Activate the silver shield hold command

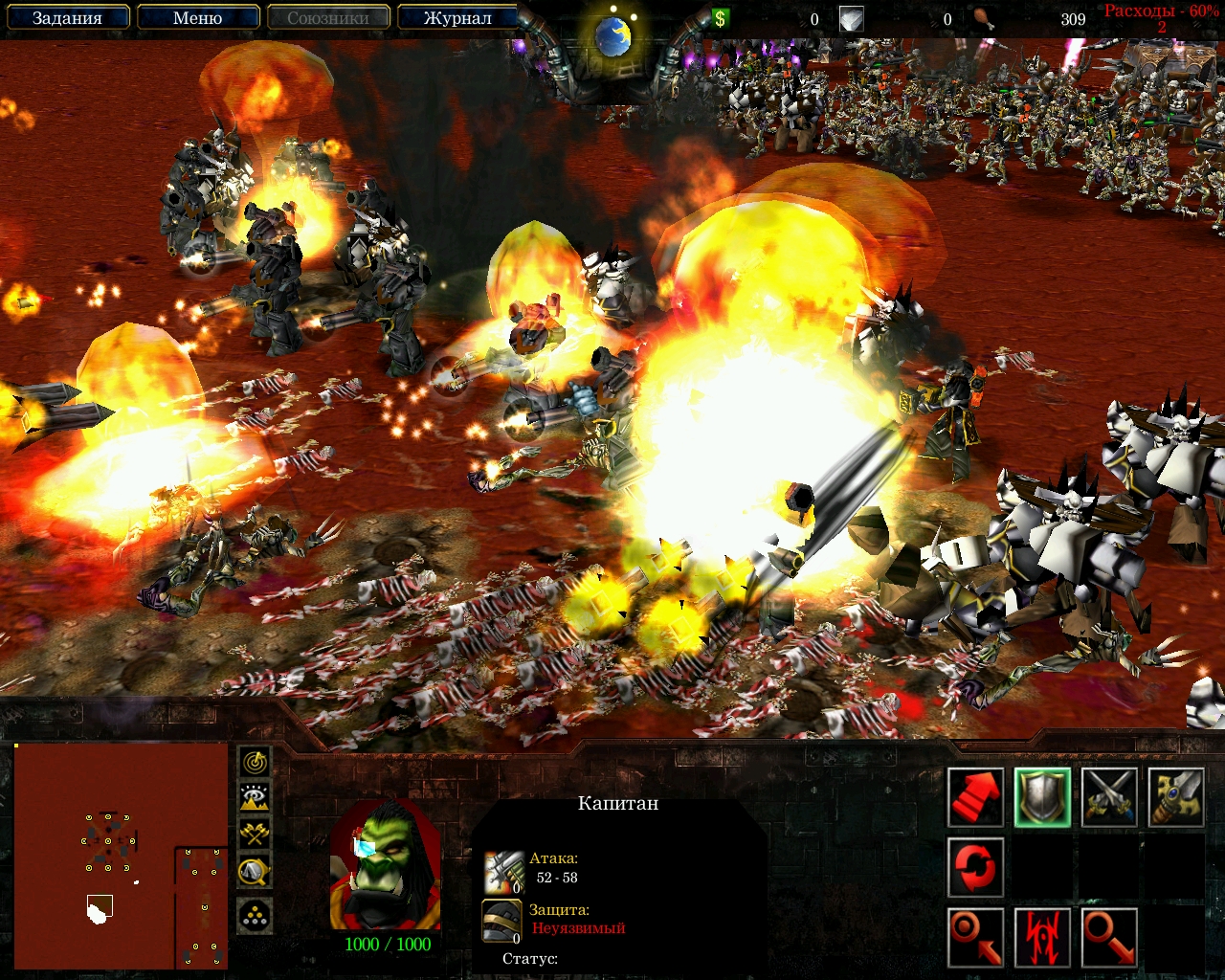(1042, 797)
